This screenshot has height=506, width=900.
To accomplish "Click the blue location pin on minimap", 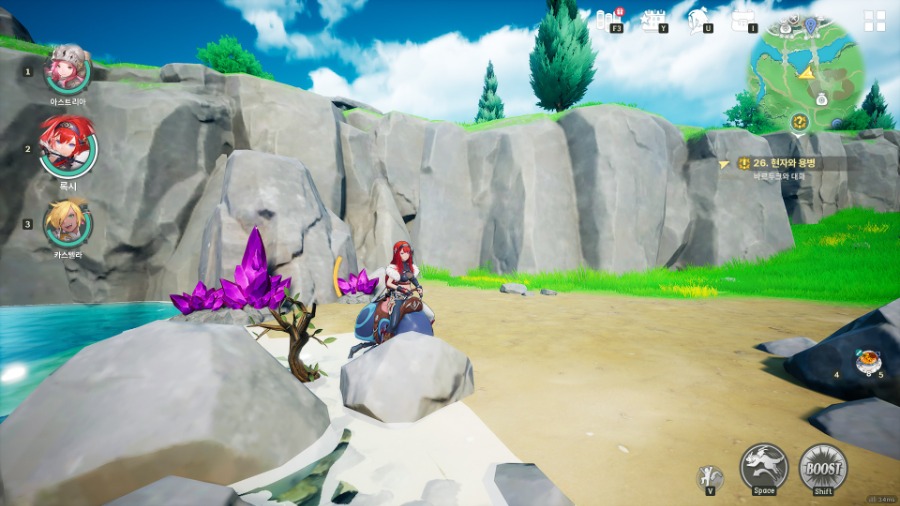I will coord(810,23).
